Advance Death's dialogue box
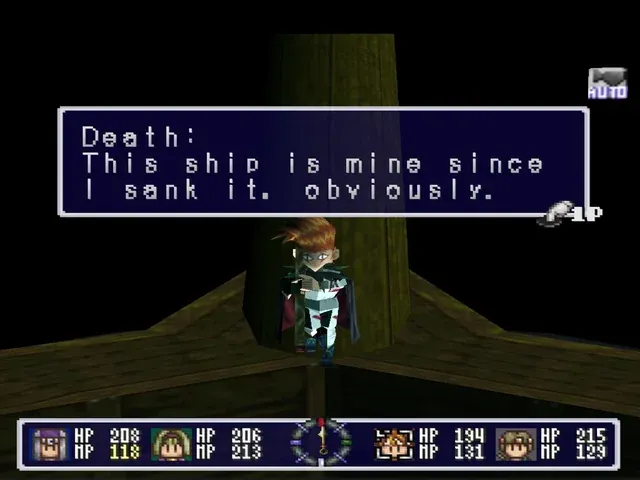This screenshot has width=640, height=480. click(323, 162)
